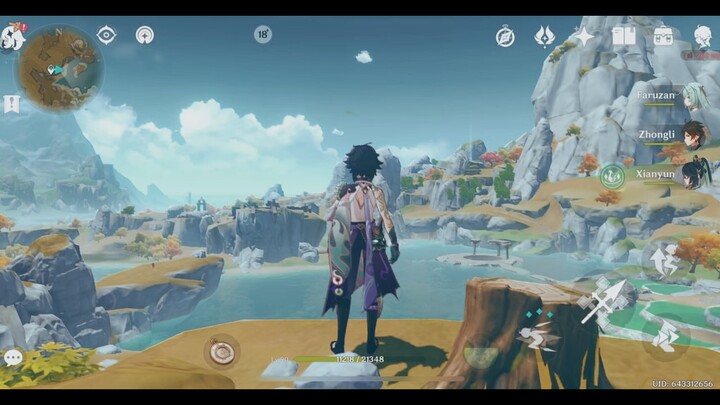Open the Wish icon with wings
This screenshot has width=720, height=405.
(x=544, y=37)
